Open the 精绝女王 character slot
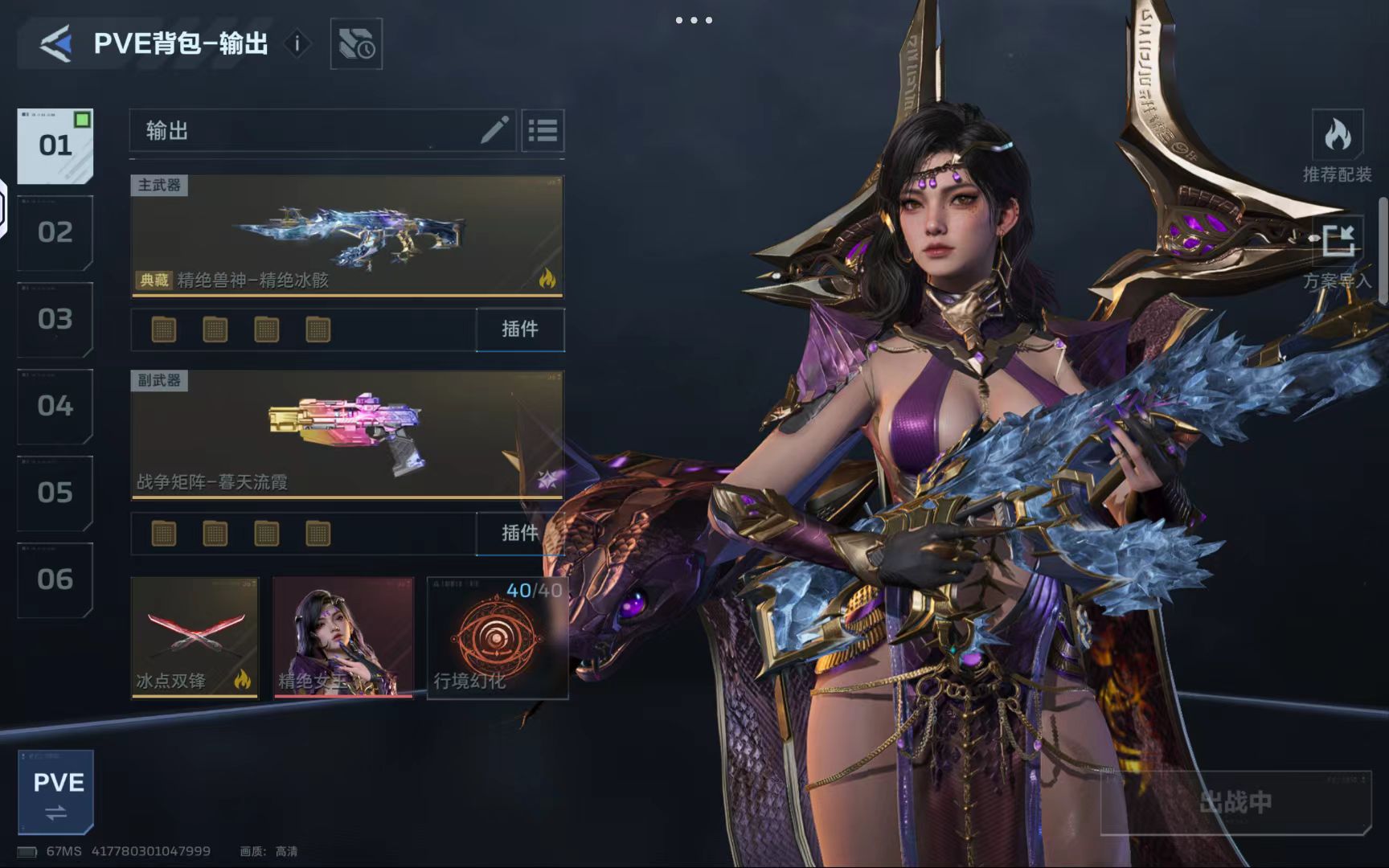This screenshot has width=1389, height=868. pyautogui.click(x=343, y=637)
